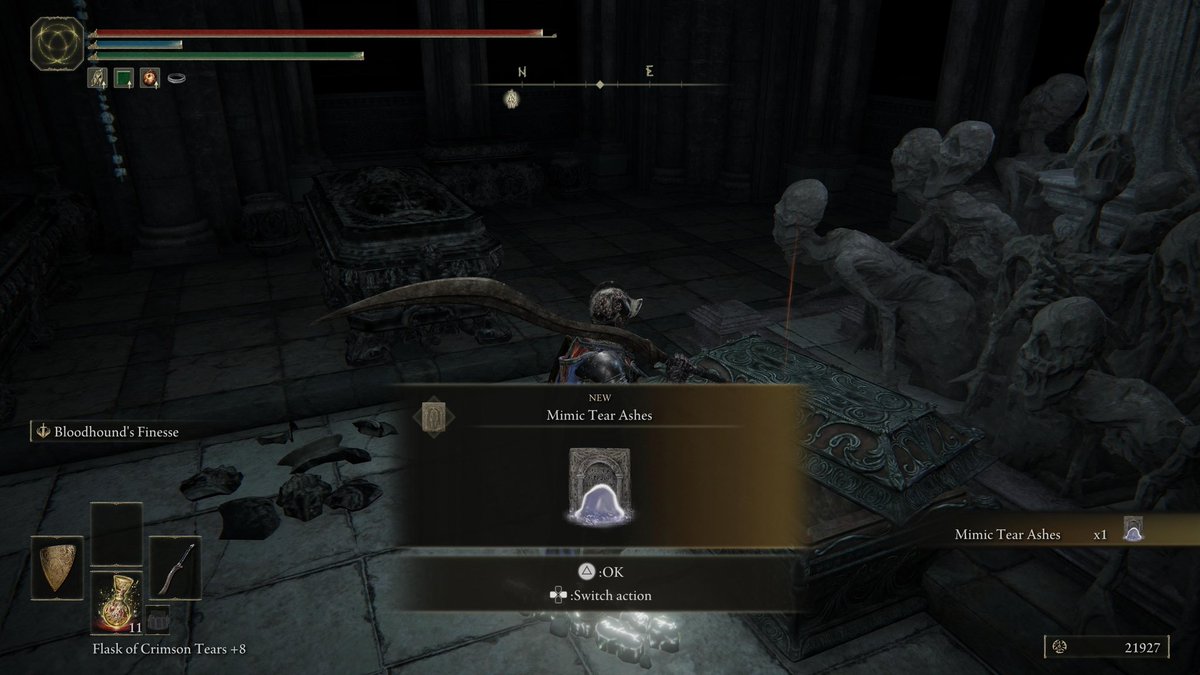Click the Mimic Tear Ashes pickup log icon

click(1133, 530)
